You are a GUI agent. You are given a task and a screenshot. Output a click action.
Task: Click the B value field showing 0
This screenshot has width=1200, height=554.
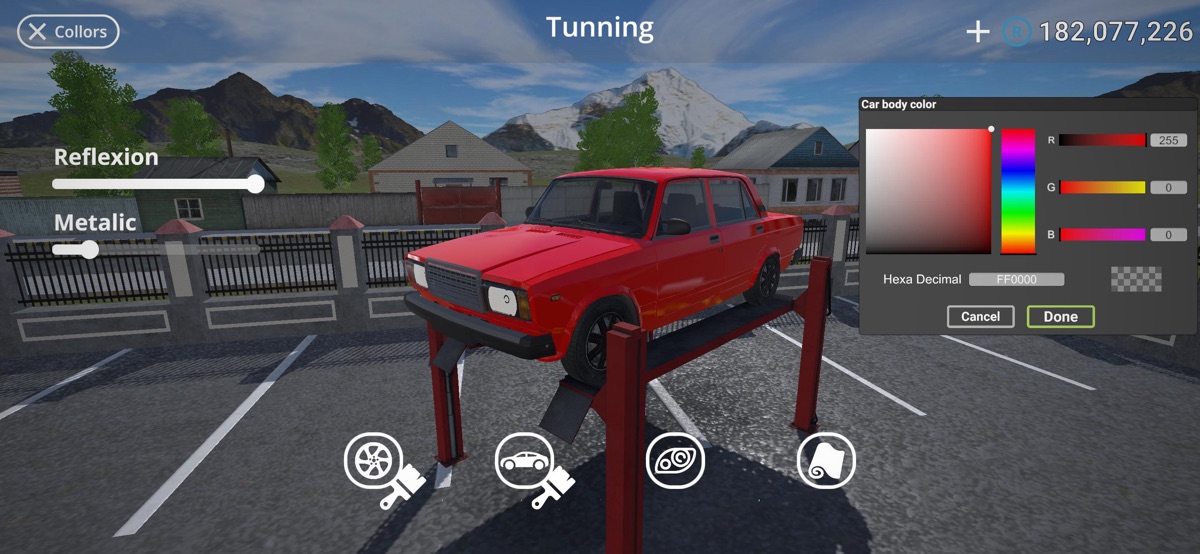coord(1168,235)
